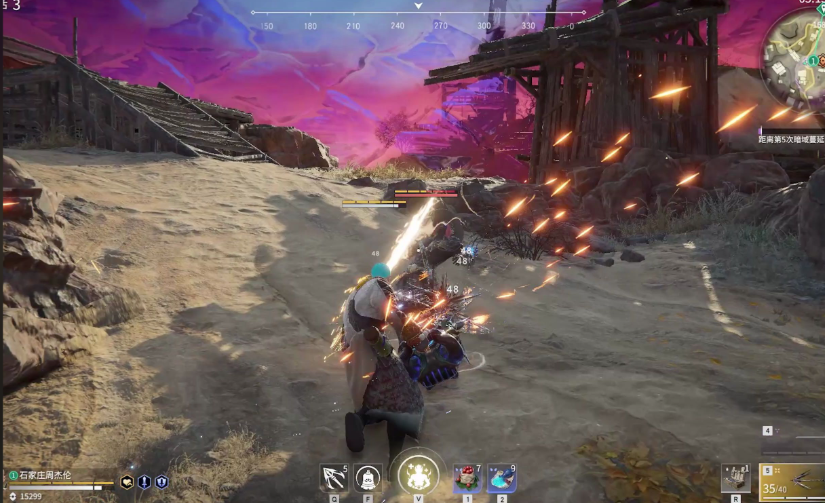Activate the grappling hook skill icon
Image resolution: width=825 pixels, height=503 pixels.
point(333,477)
